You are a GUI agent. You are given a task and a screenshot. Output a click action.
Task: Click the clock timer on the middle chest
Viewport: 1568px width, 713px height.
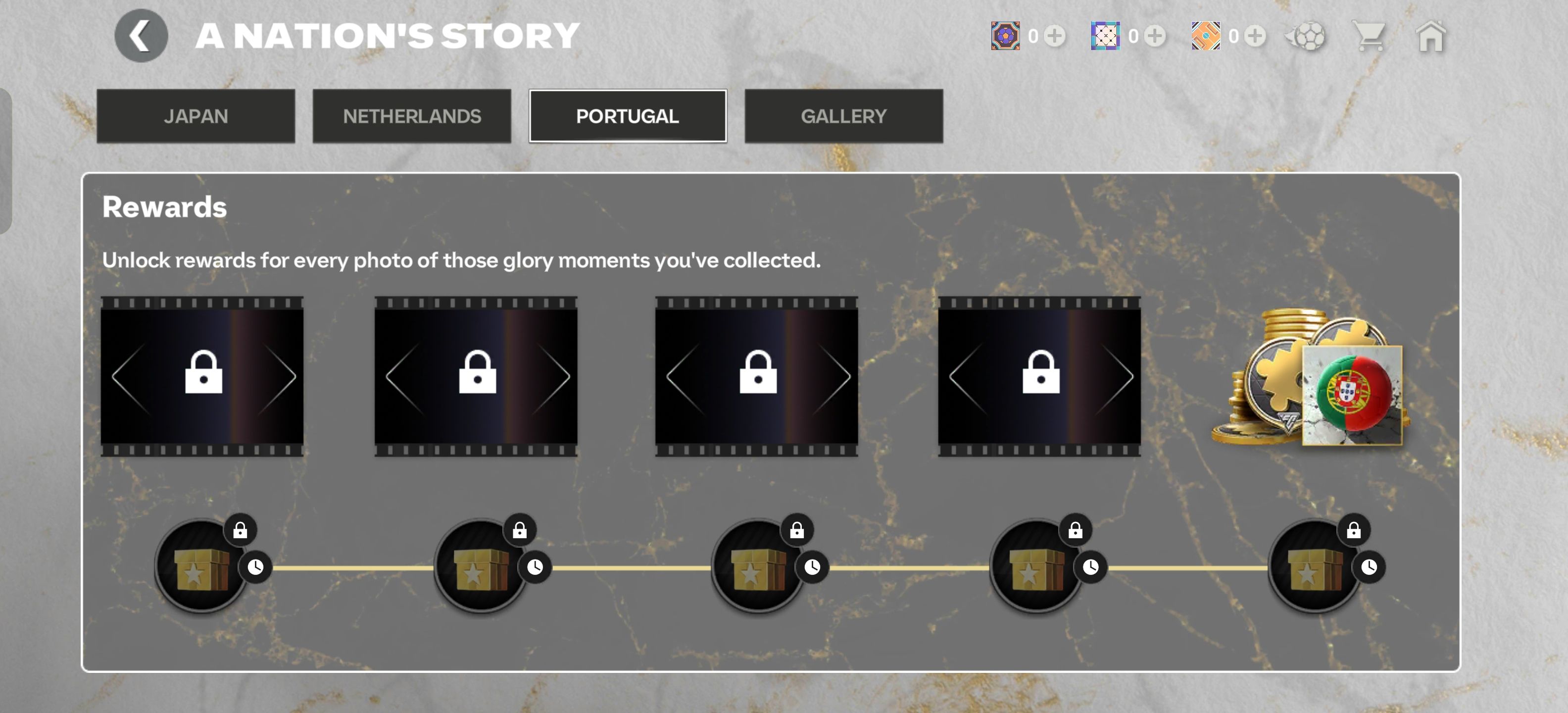(812, 566)
